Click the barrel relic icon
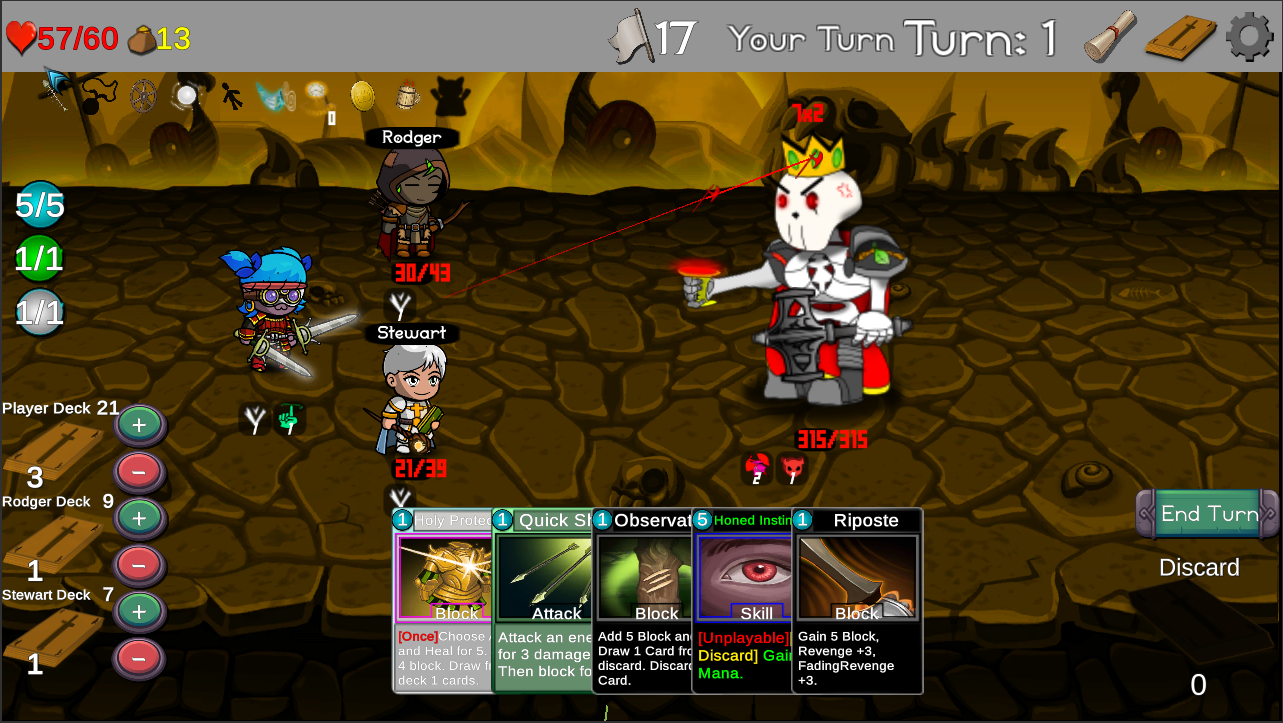1283x723 pixels. pos(407,95)
